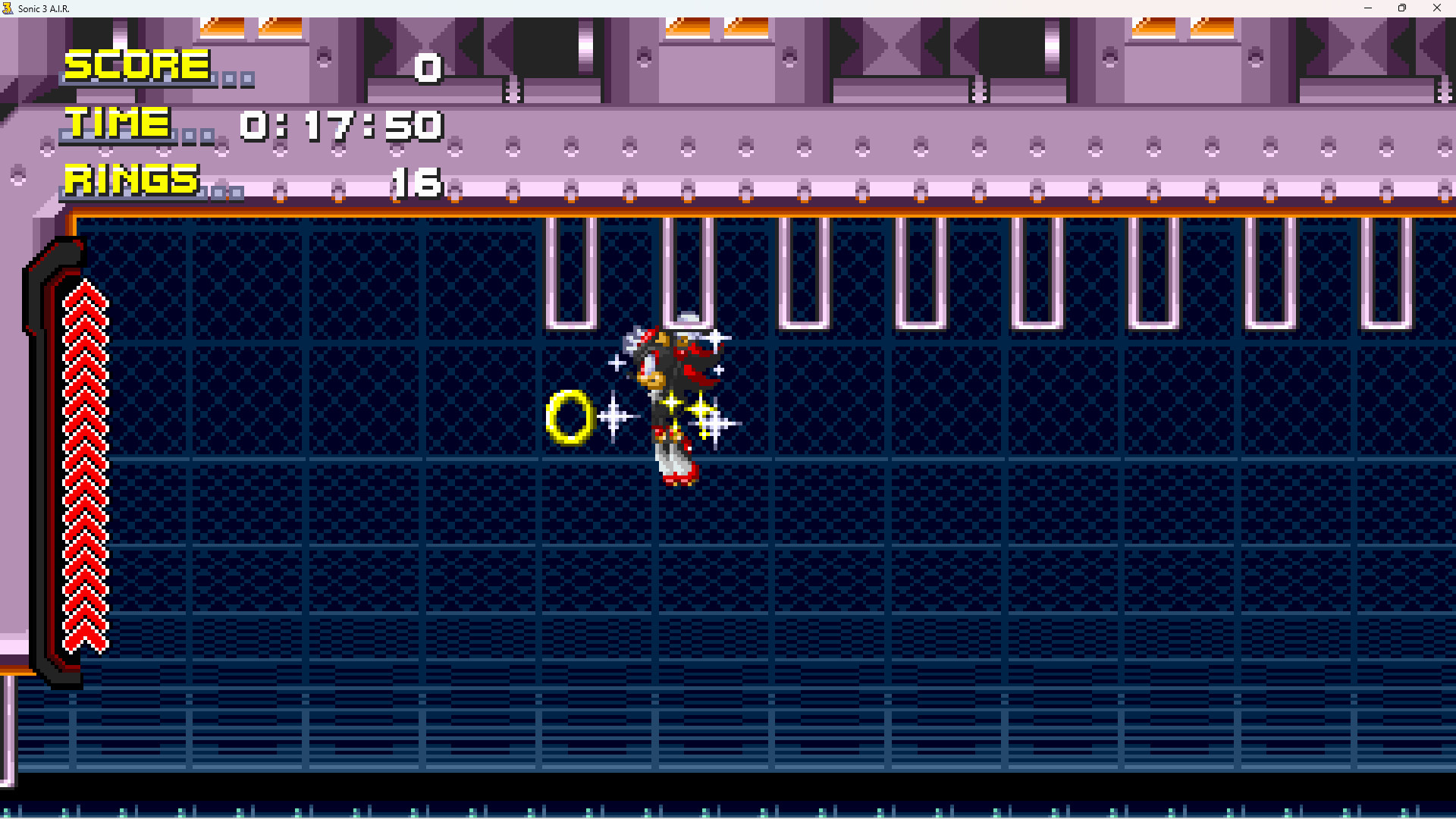Image resolution: width=1456 pixels, height=819 pixels.
Task: Restore down the game window
Action: [x=1402, y=8]
